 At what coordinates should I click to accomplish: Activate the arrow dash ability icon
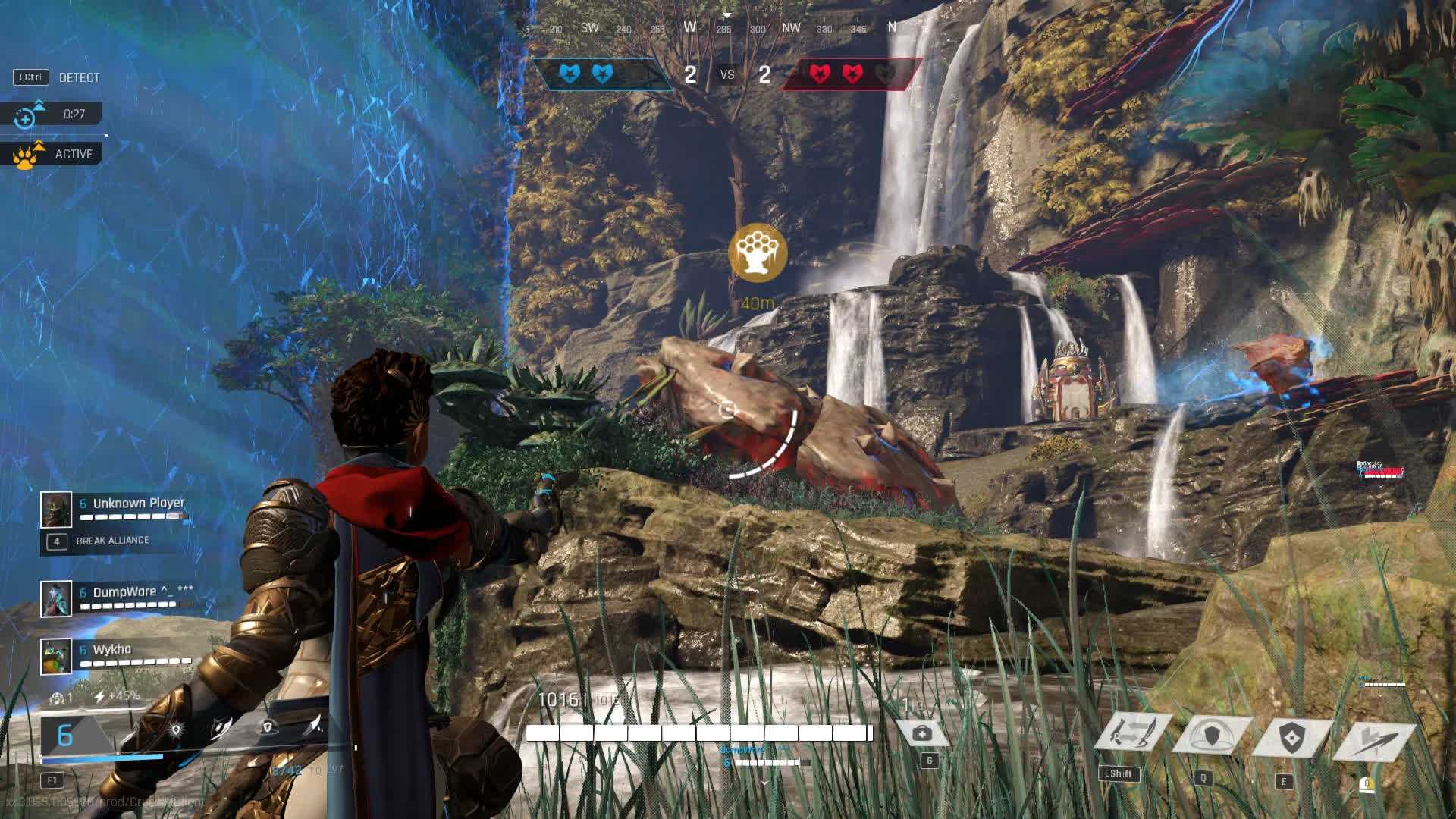click(x=1374, y=739)
